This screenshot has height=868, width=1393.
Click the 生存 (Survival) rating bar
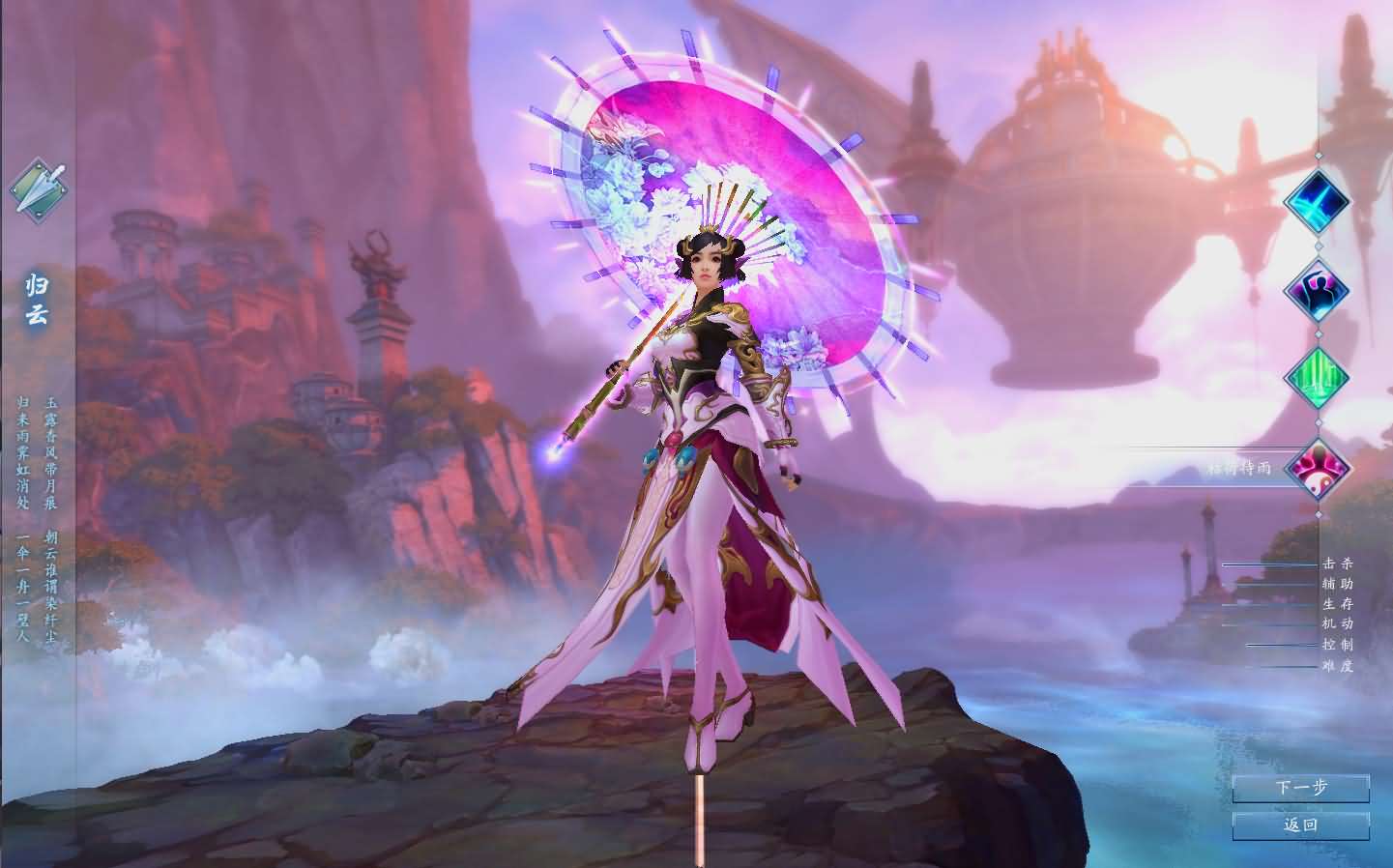1269,605
